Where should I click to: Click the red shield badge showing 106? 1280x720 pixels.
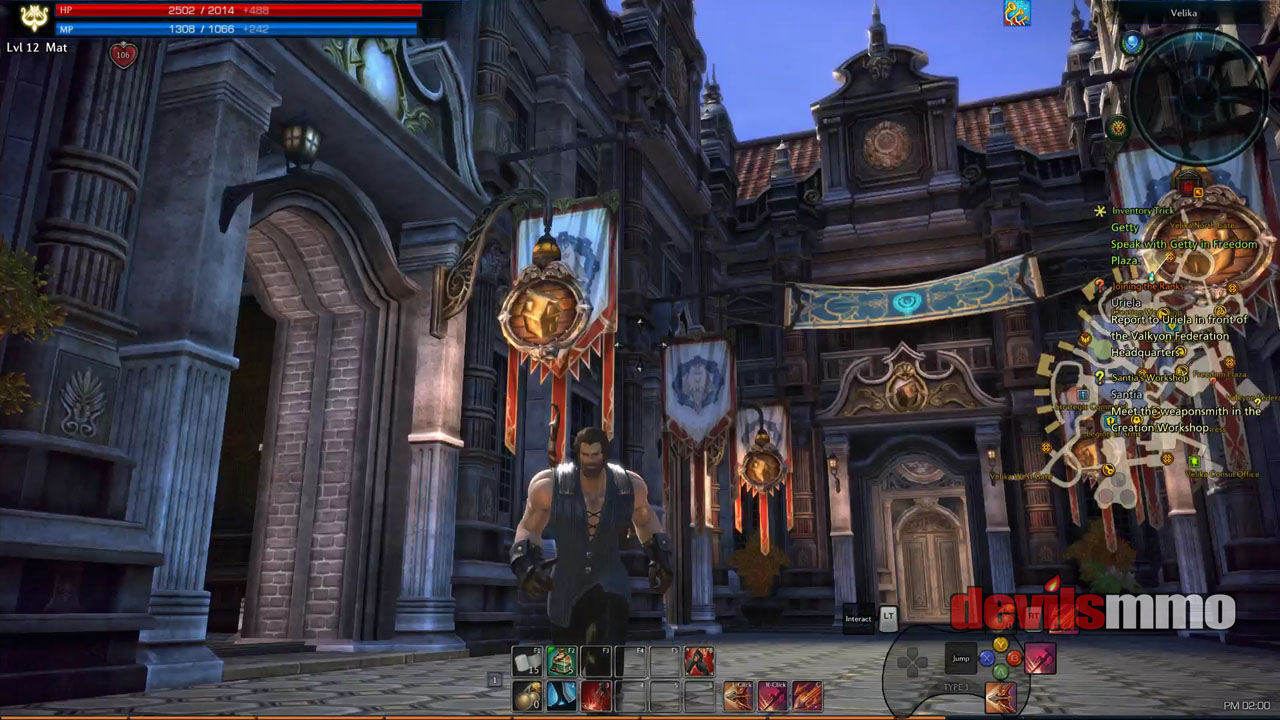click(x=123, y=55)
